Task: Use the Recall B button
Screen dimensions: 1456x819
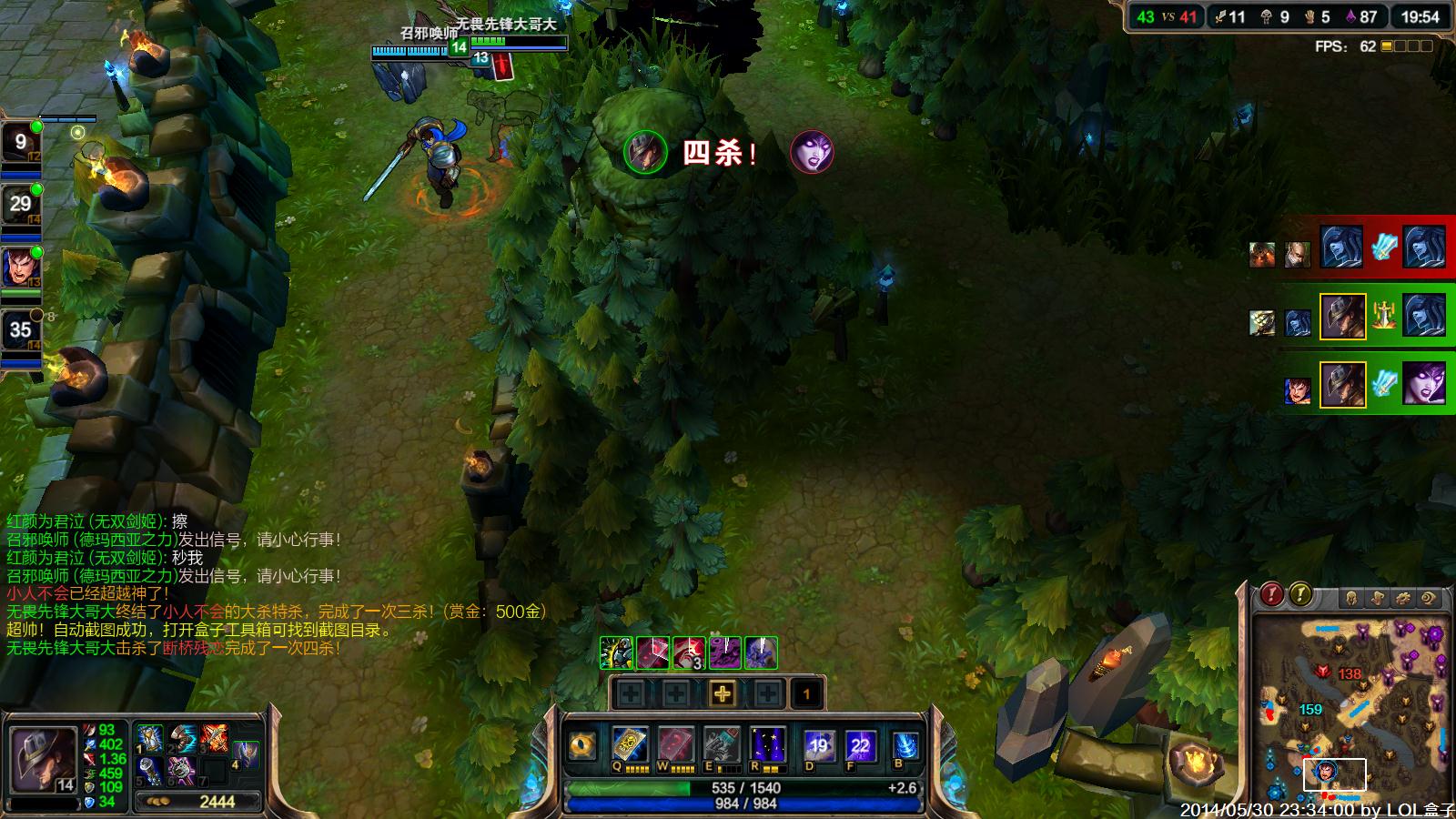Action: point(904,746)
